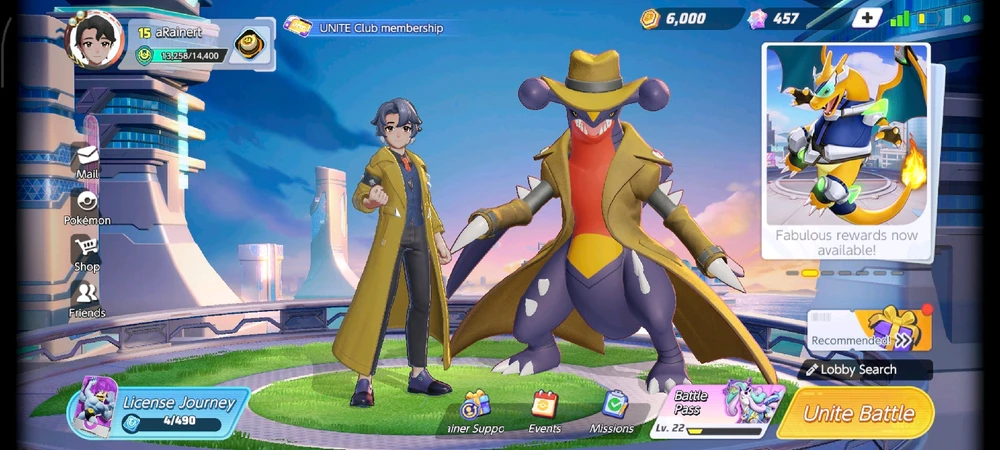This screenshot has height=450, width=1000.
Task: Open the Events menu
Action: click(544, 412)
